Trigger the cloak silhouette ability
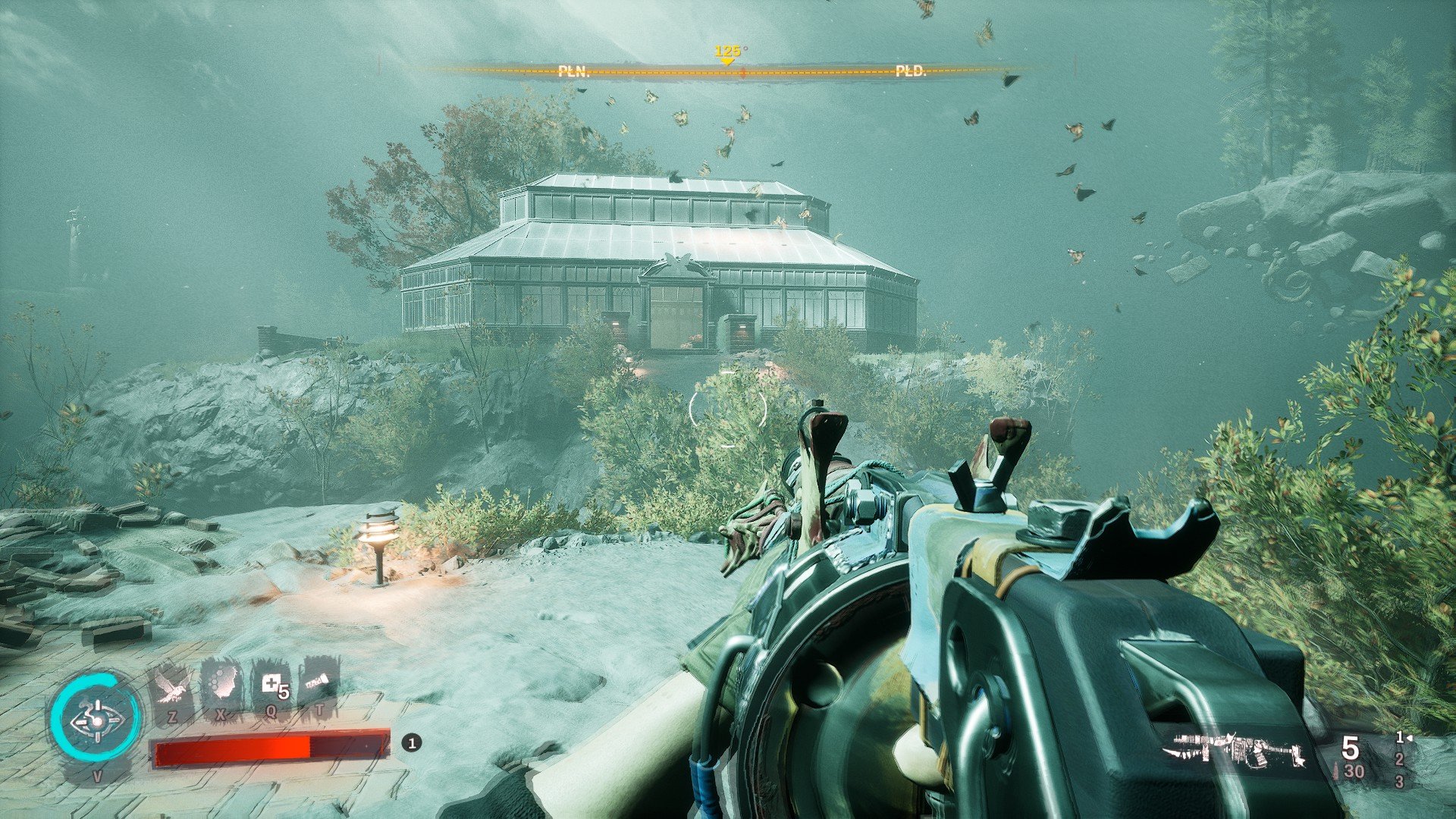Viewport: 1456px width, 819px height. [221, 686]
